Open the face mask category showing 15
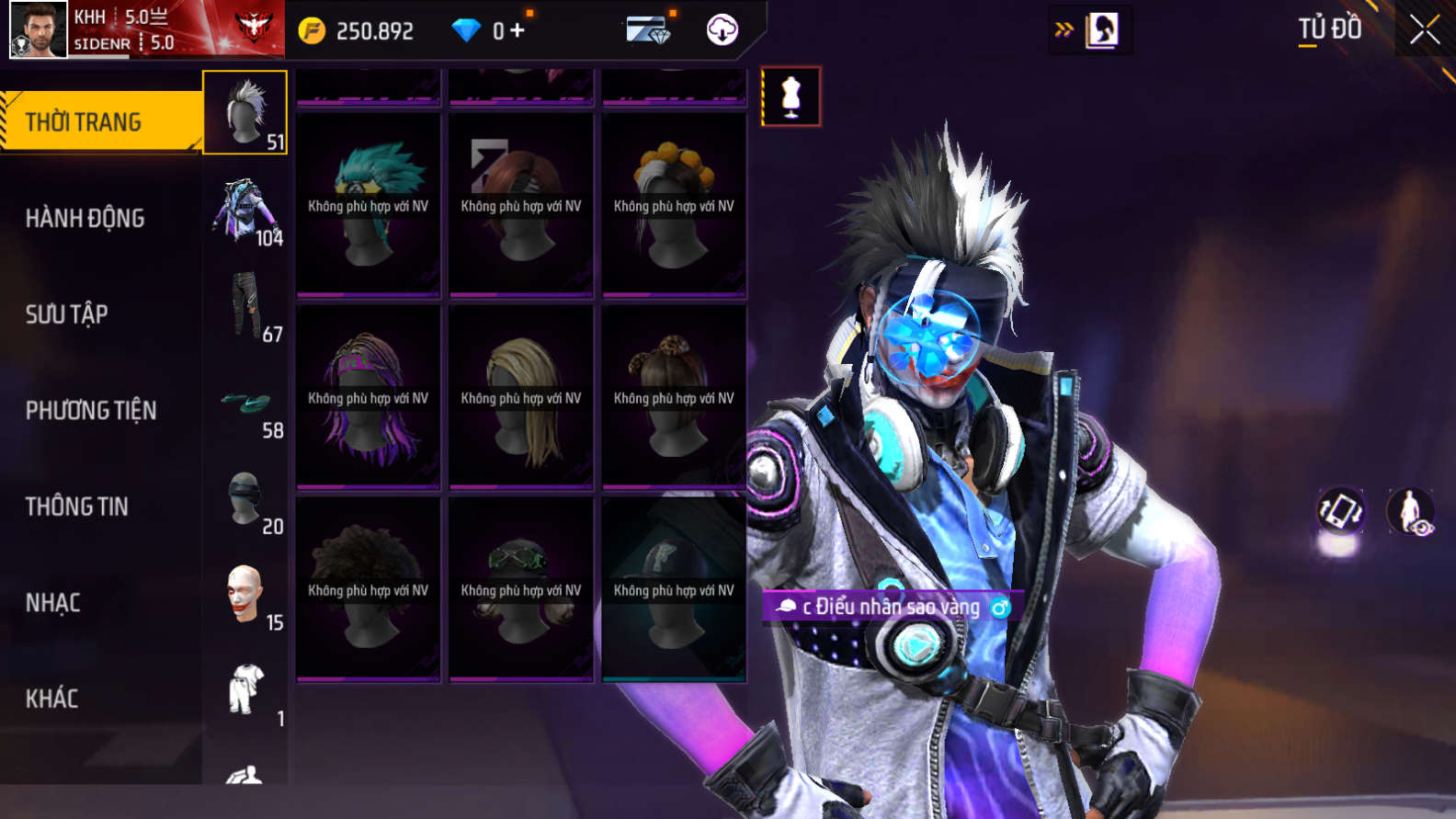1456x819 pixels. [x=245, y=597]
